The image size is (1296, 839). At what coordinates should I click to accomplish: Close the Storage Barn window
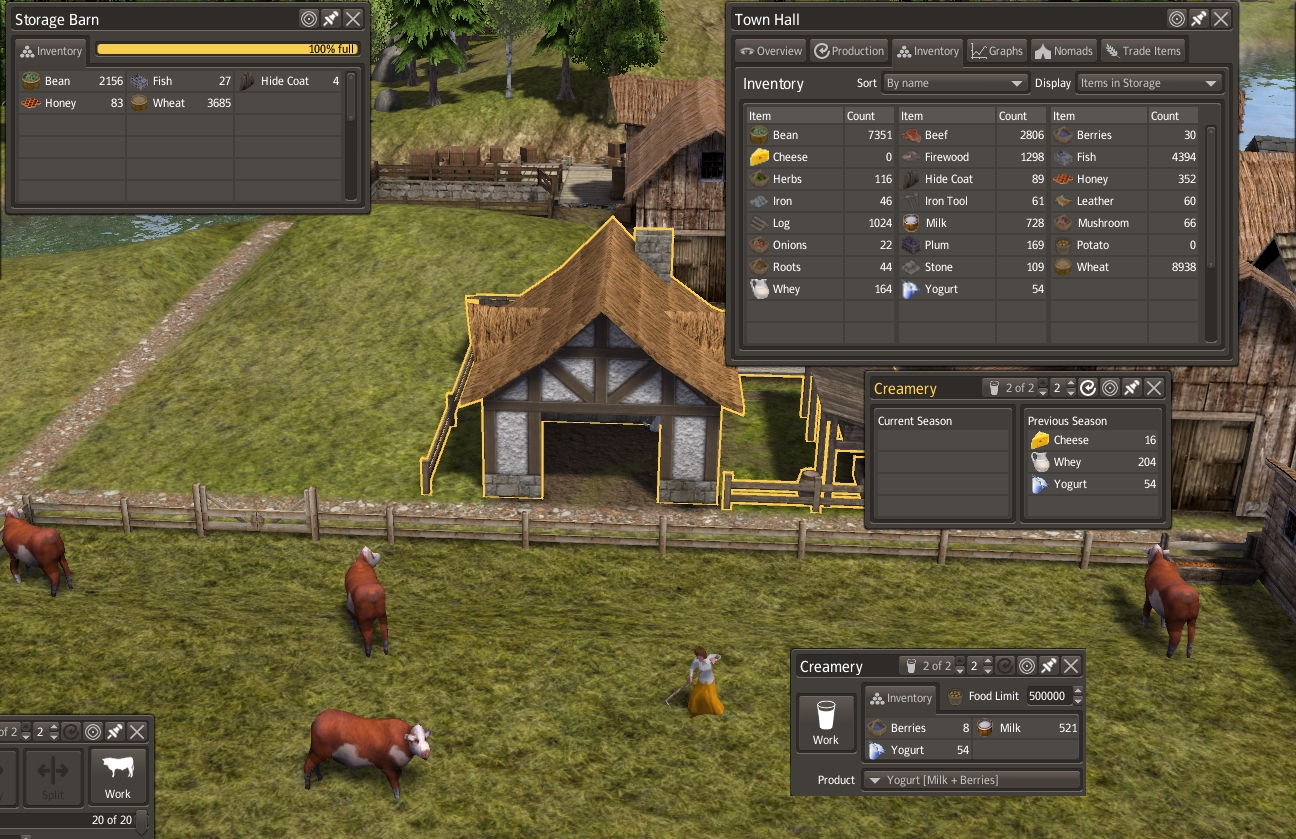tap(353, 19)
